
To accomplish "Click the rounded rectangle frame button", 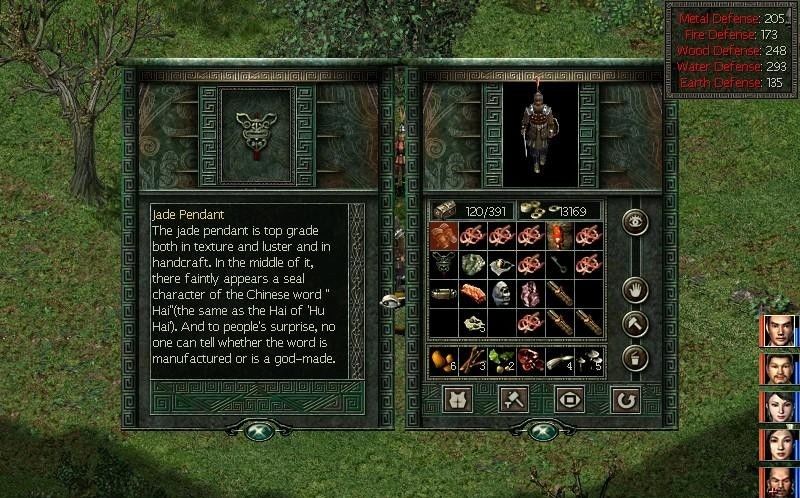I will pos(568,400).
